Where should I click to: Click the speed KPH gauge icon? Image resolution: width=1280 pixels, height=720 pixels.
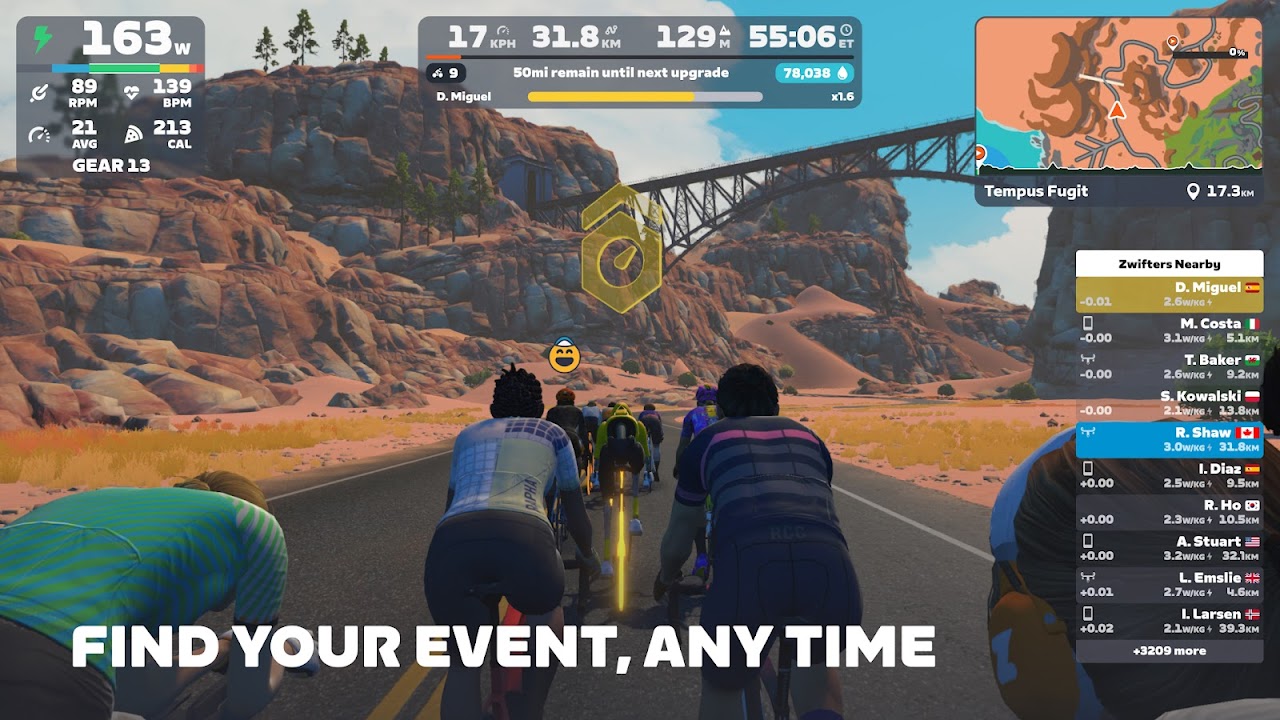coord(503,29)
